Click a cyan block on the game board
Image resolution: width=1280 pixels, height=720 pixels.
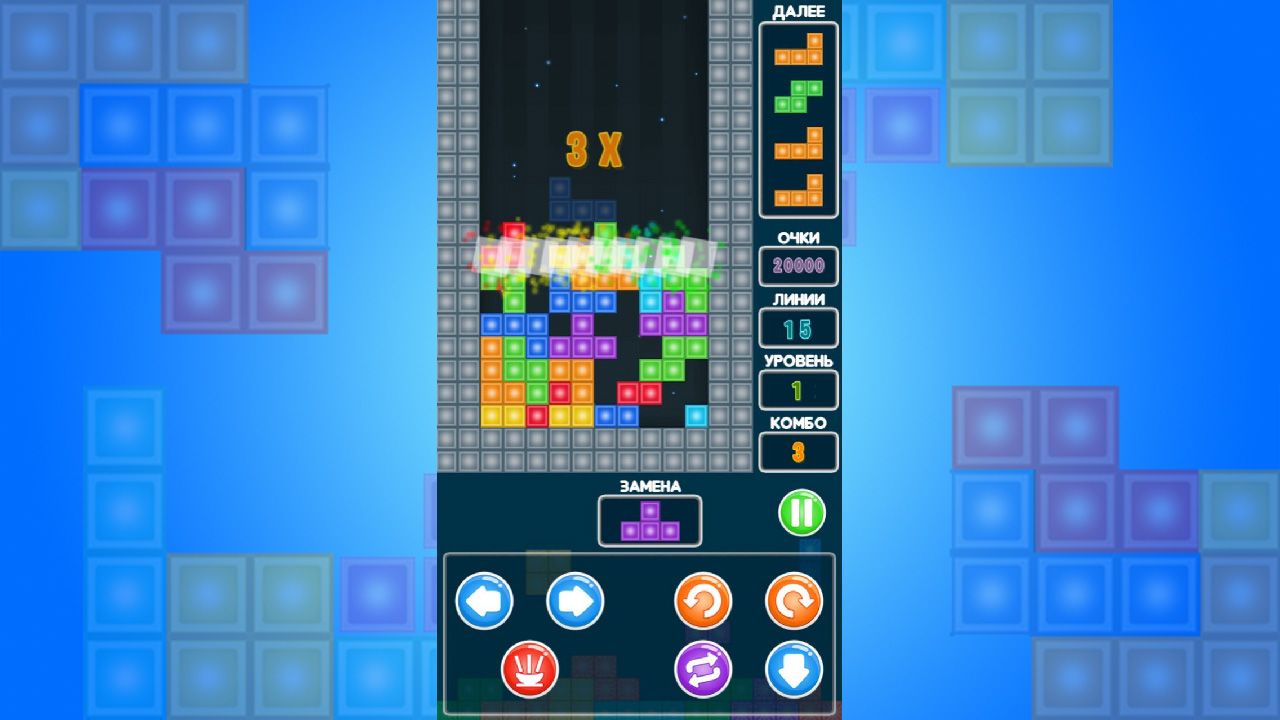pyautogui.click(x=697, y=416)
